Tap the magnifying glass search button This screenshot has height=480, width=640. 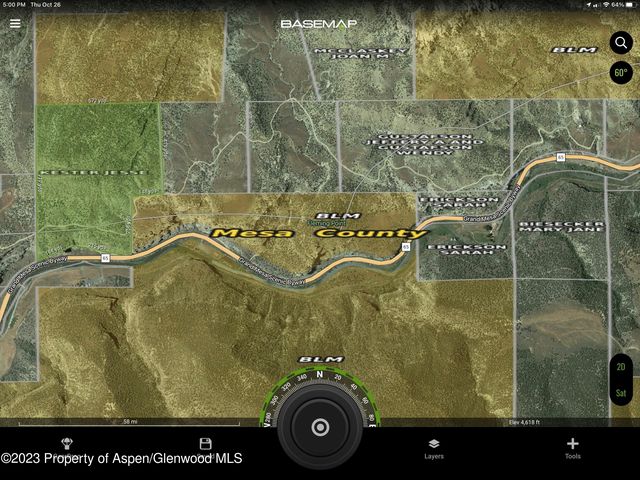(621, 43)
